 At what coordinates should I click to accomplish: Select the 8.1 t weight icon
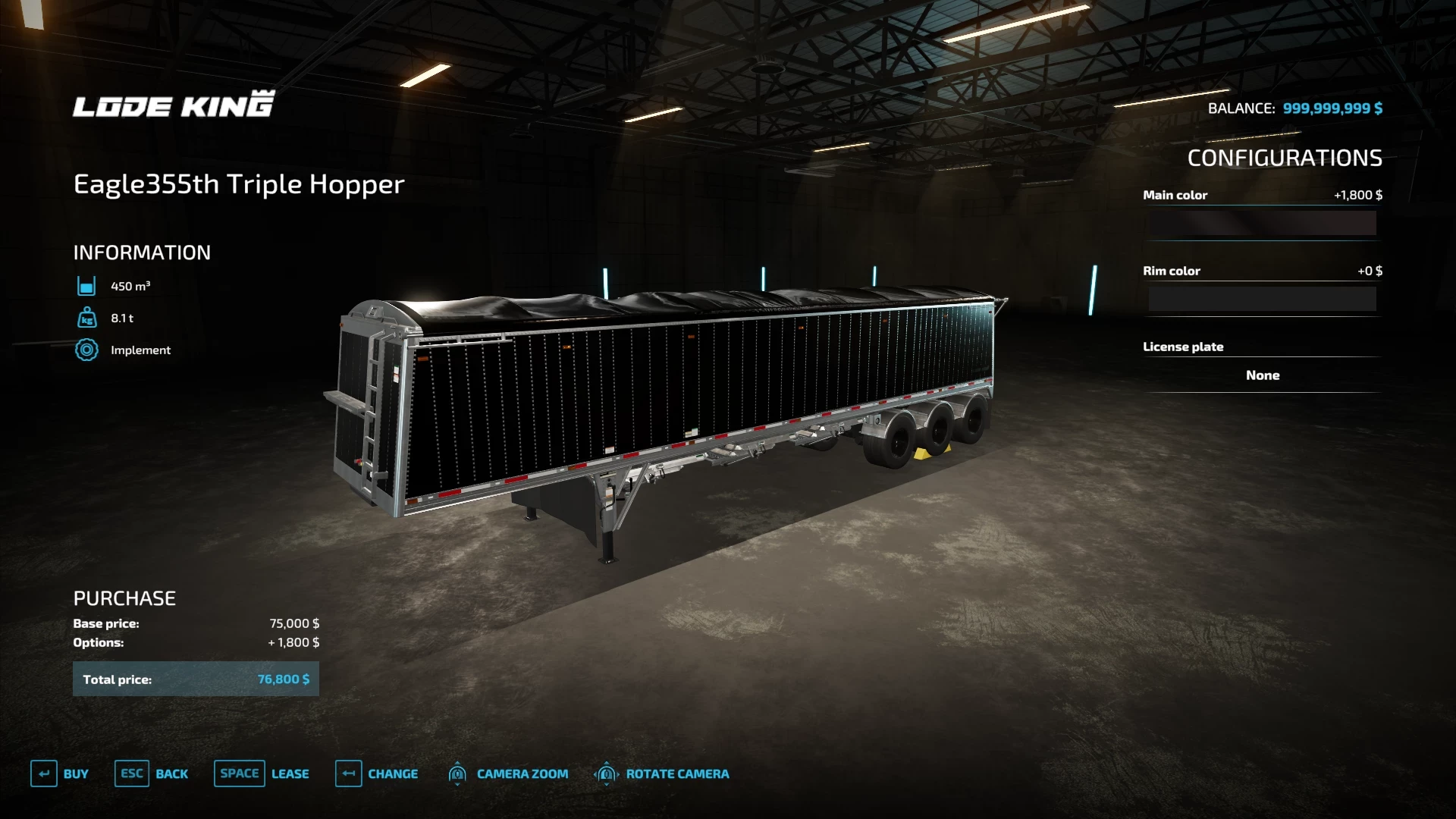click(87, 318)
